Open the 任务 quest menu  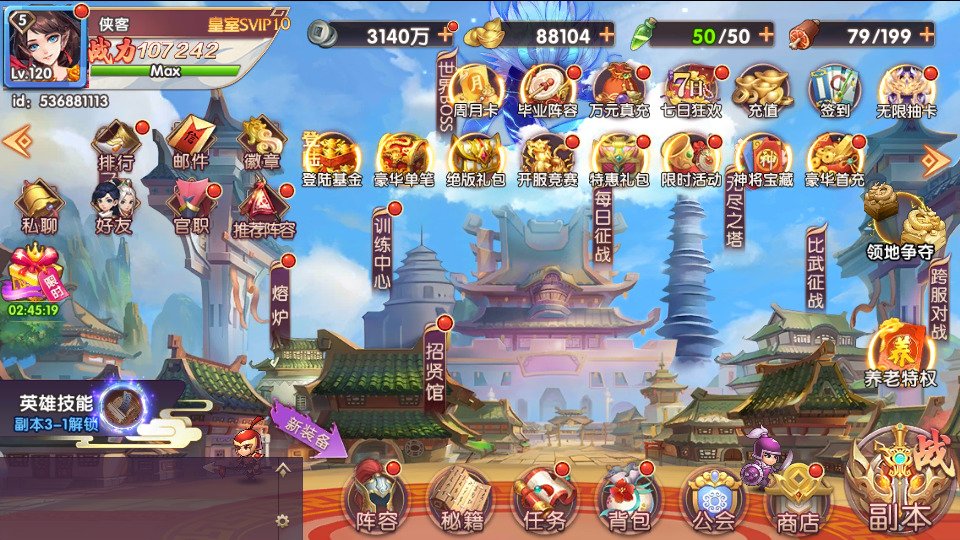(544, 498)
